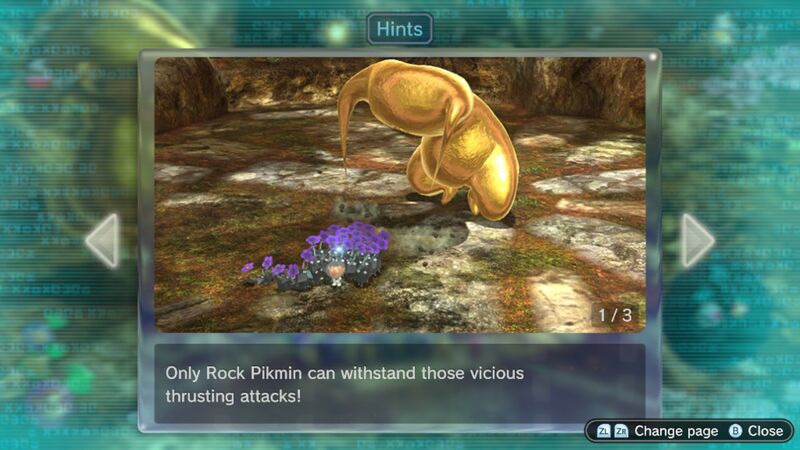
Task: Select the Change page option
Action: [x=657, y=431]
